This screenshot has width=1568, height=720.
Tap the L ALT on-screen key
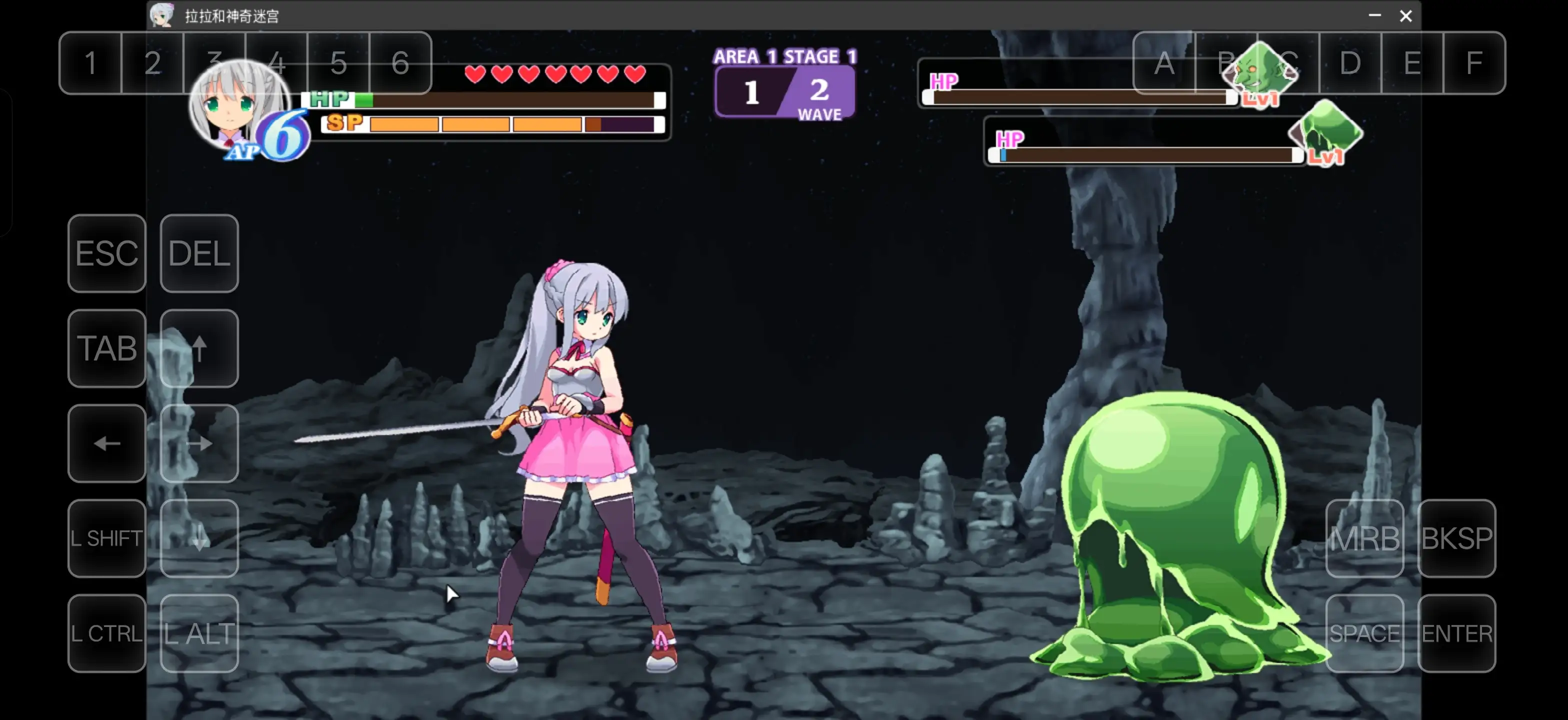coord(199,633)
